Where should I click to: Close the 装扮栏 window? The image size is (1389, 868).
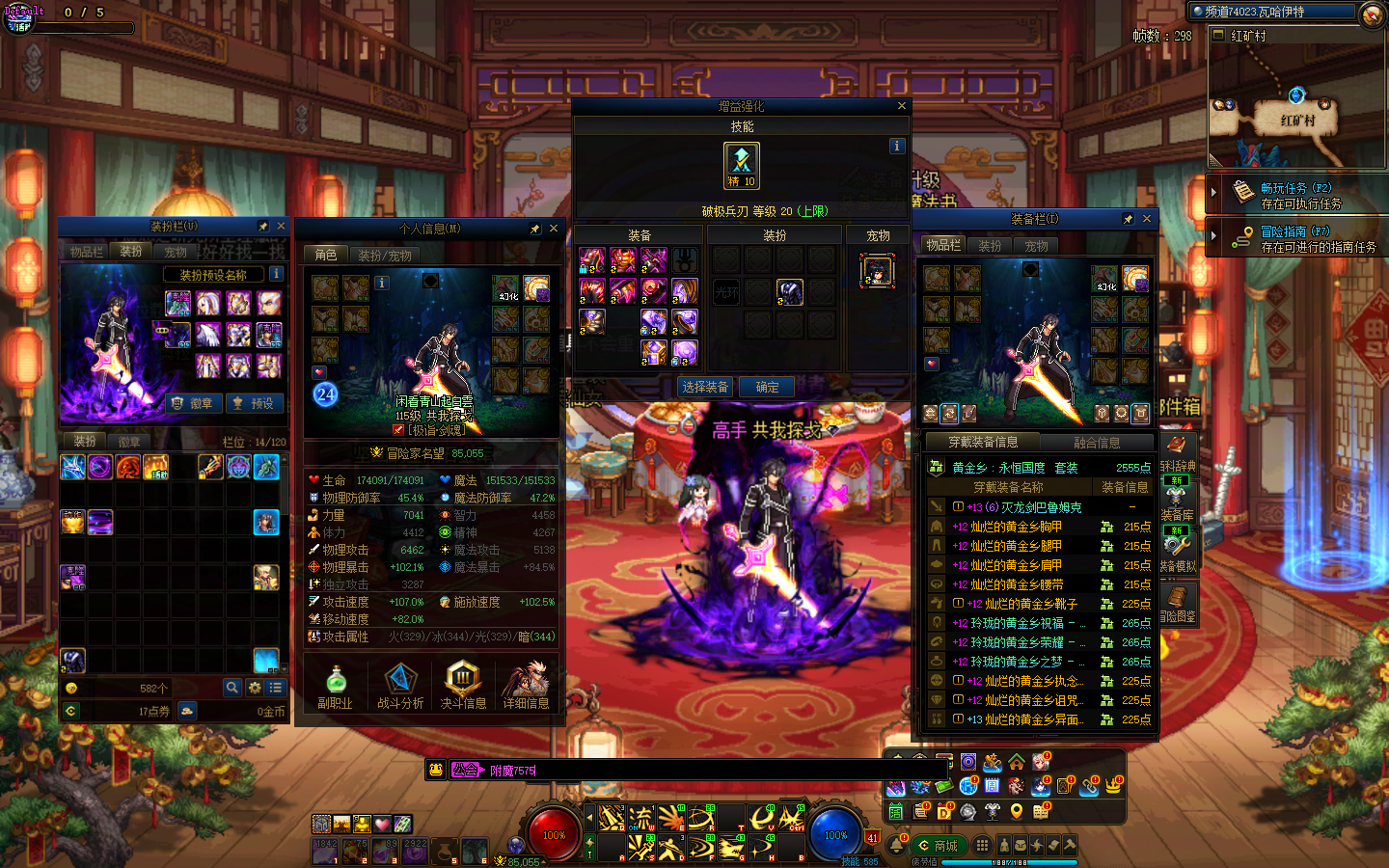click(x=282, y=226)
